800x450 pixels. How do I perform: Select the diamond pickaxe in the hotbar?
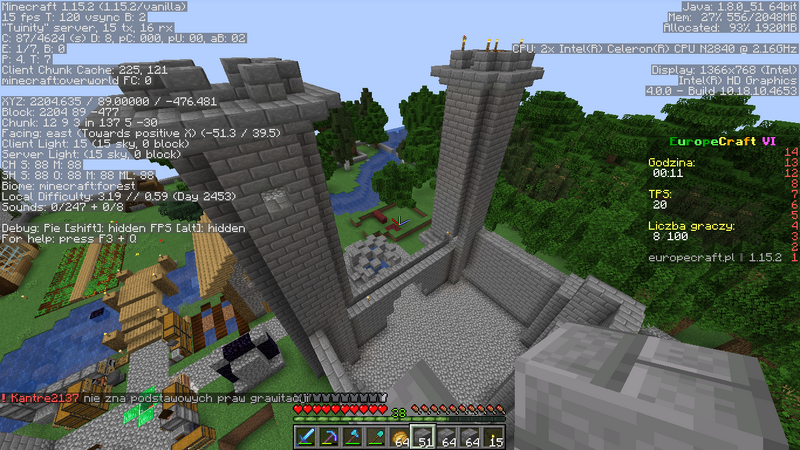point(328,436)
